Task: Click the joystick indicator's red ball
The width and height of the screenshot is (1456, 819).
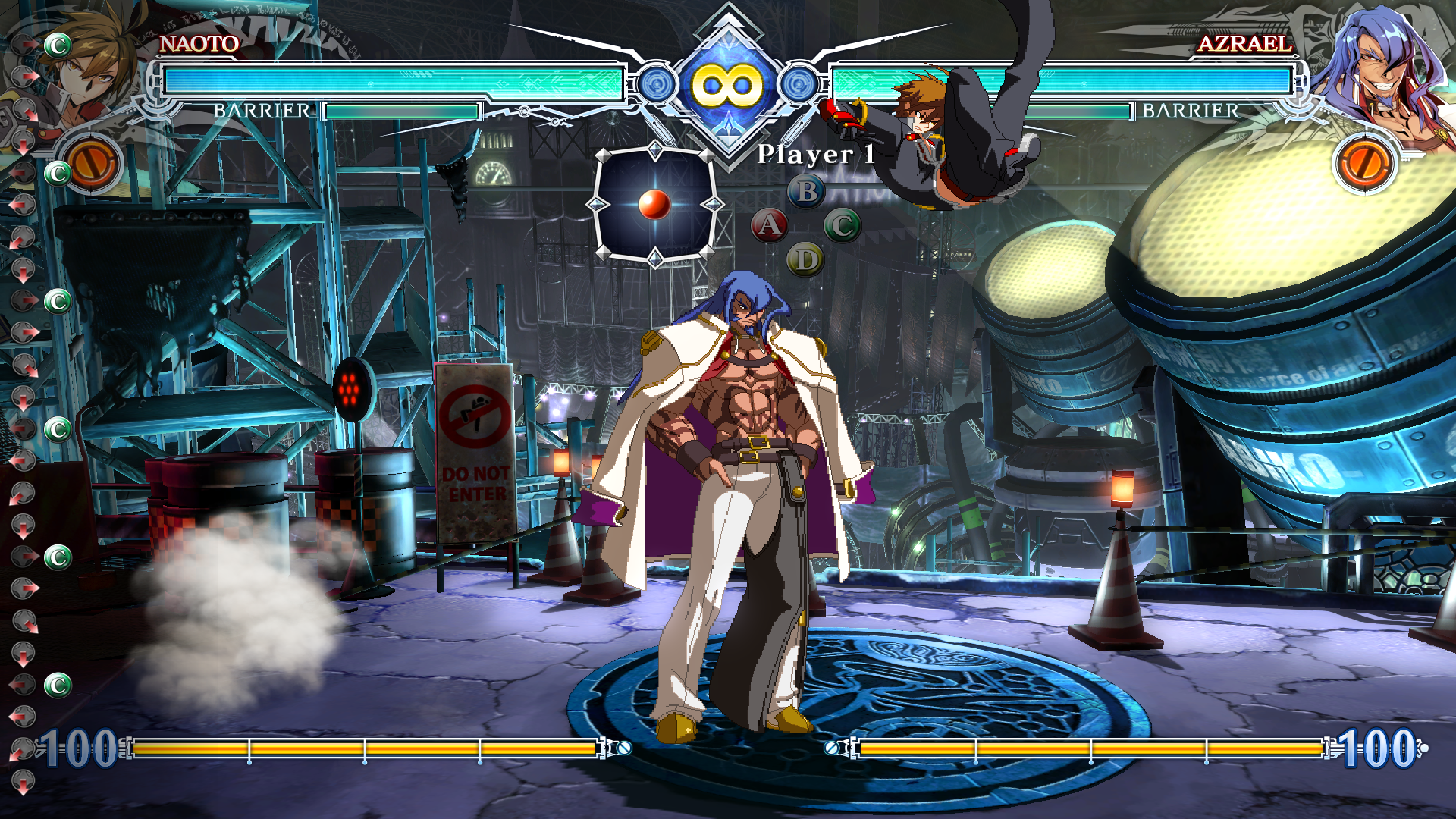Action: click(x=654, y=204)
